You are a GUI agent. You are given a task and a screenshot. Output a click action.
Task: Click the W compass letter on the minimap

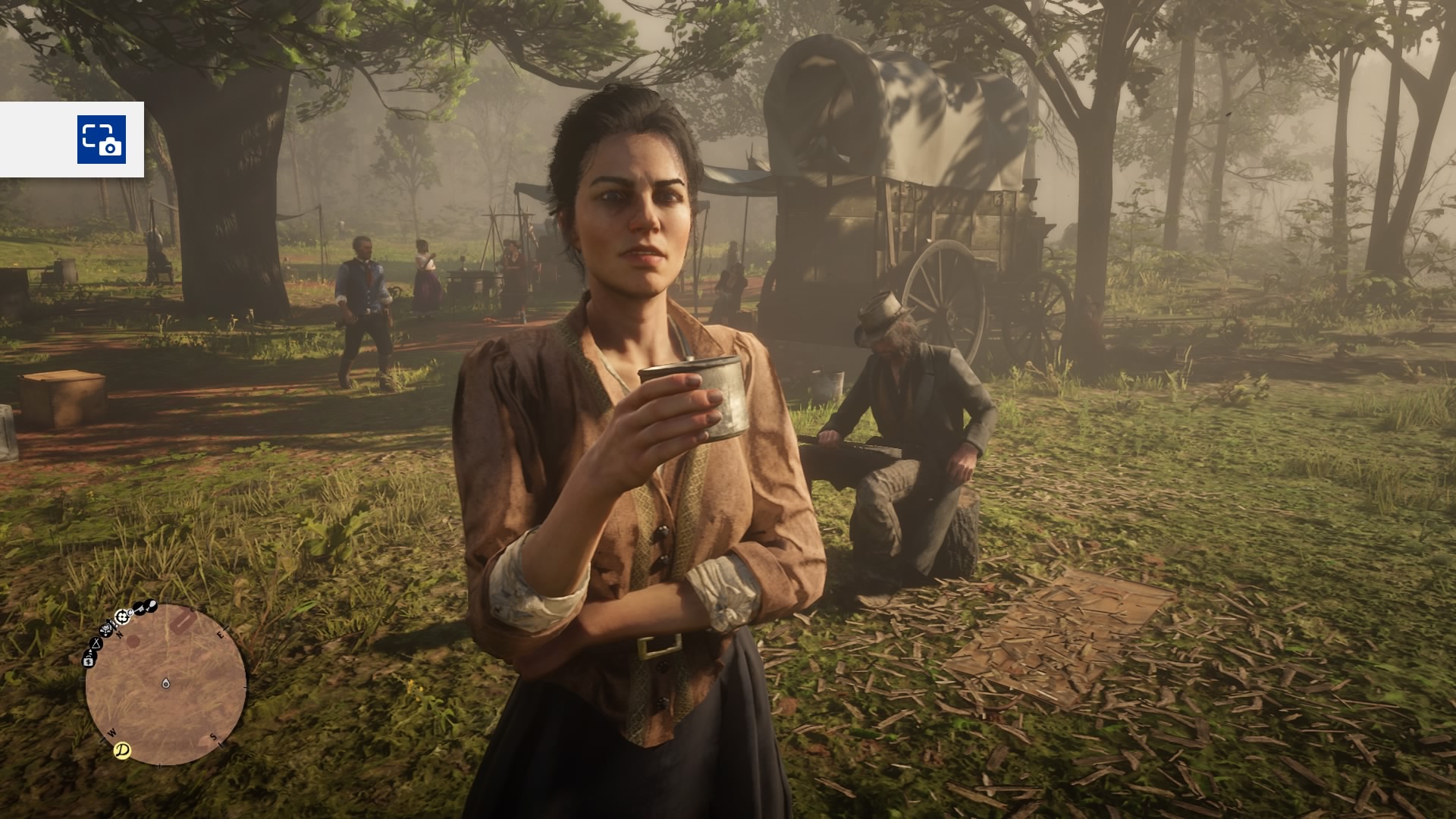pos(112,732)
